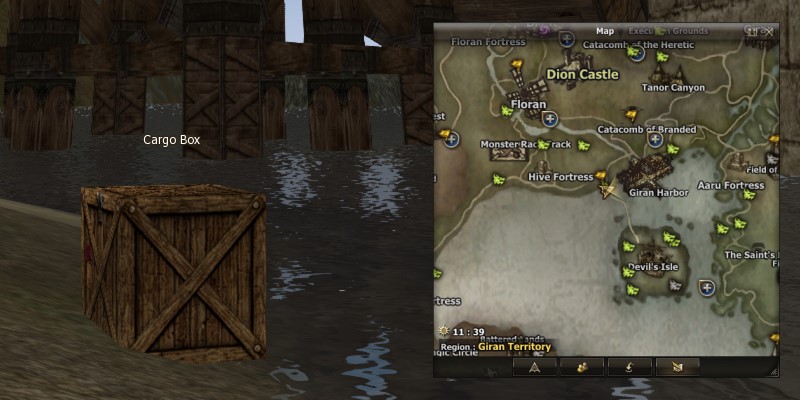800x400 pixels.
Task: Click the map's curved arrow button
Action: pos(629,367)
